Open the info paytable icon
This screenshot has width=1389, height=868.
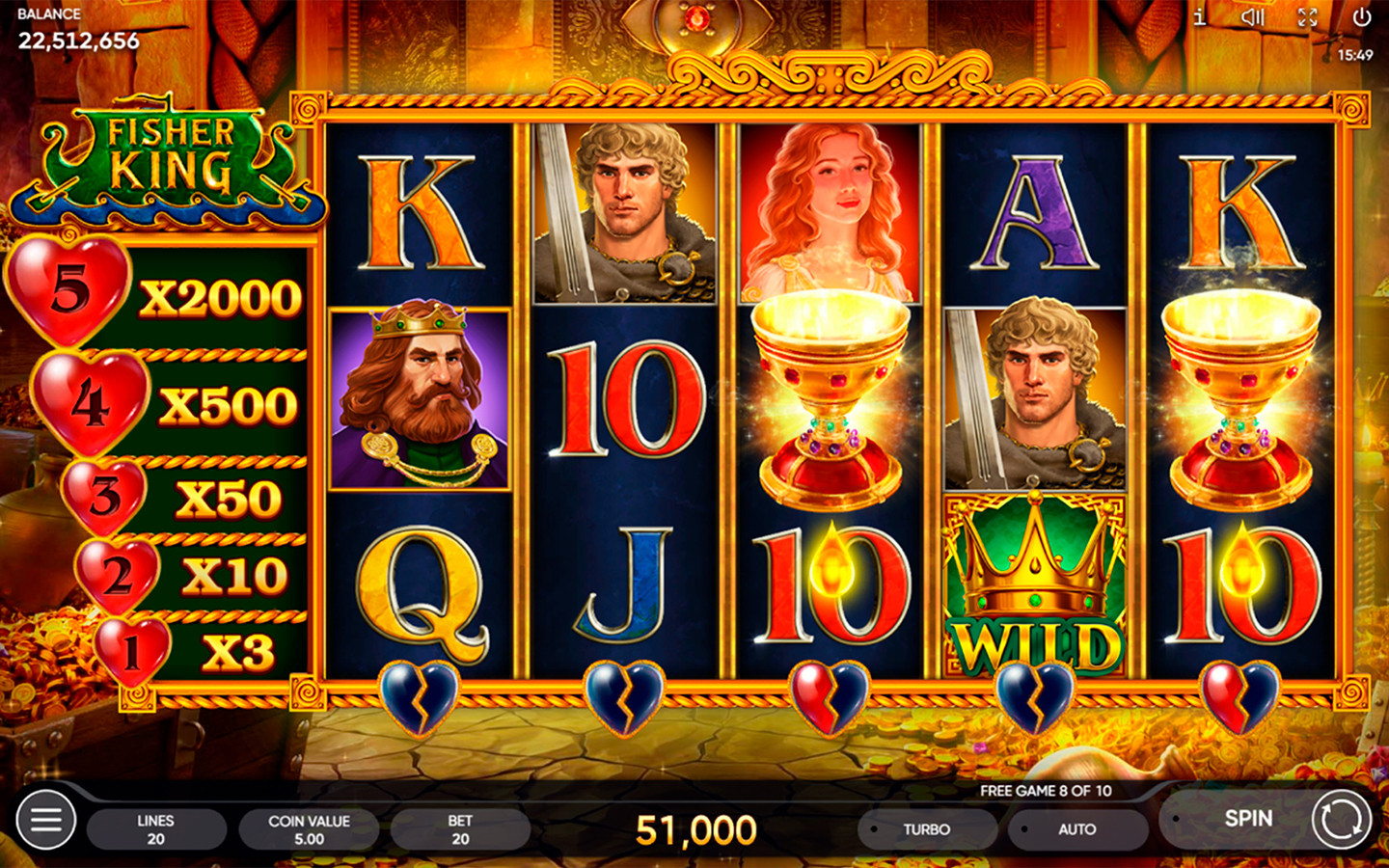click(1199, 17)
